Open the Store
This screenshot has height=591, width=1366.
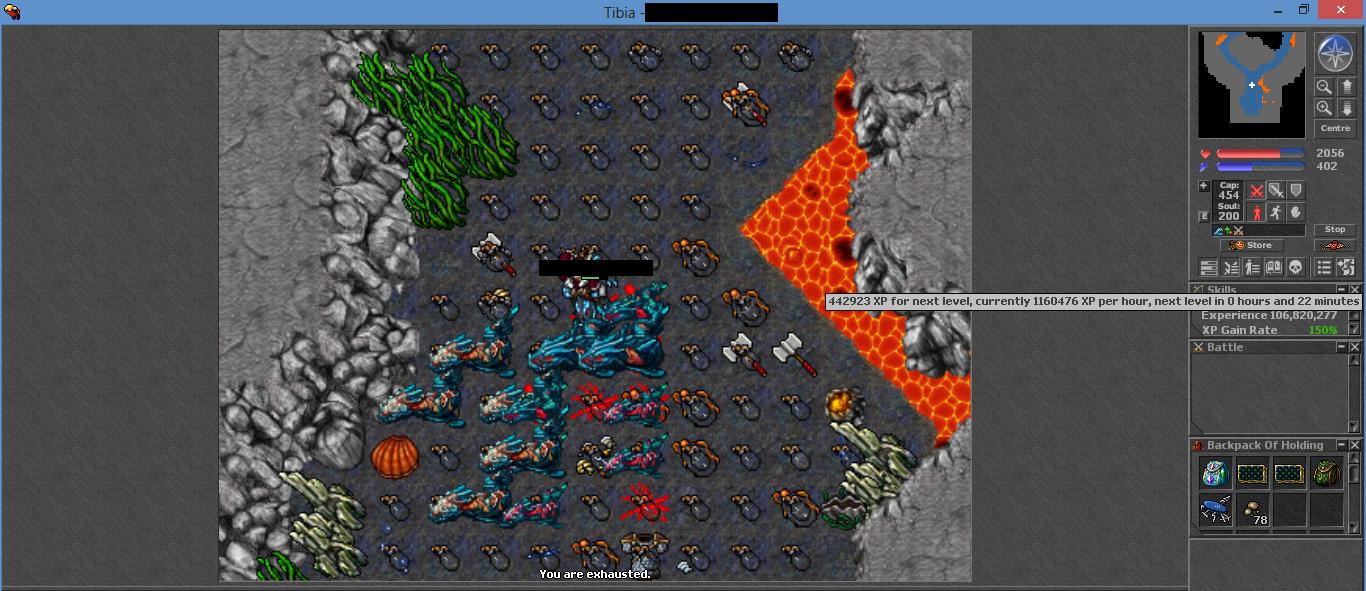tap(1252, 245)
